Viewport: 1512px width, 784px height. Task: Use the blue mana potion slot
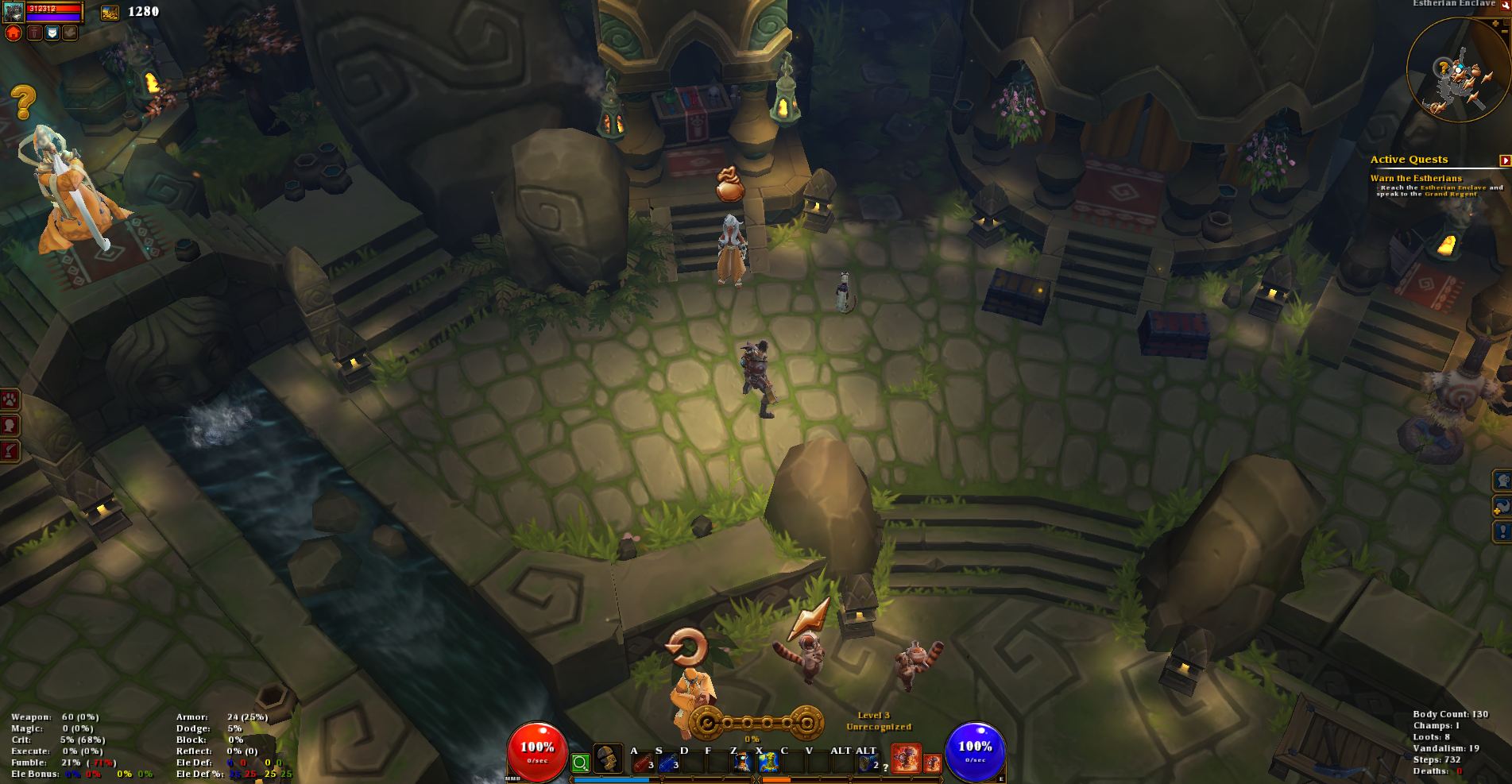coord(667,763)
